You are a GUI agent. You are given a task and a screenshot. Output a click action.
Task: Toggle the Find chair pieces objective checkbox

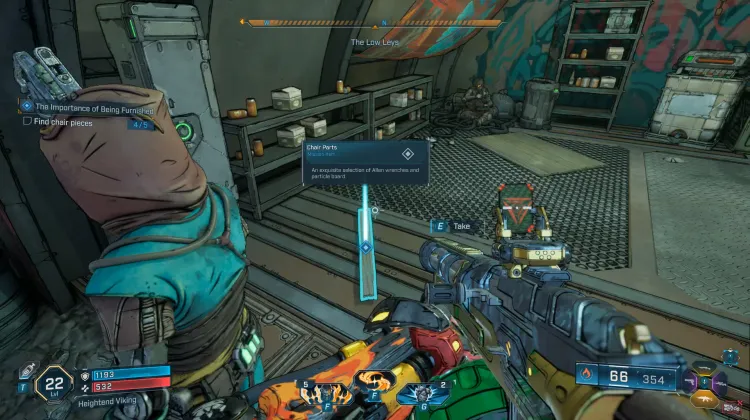point(27,121)
